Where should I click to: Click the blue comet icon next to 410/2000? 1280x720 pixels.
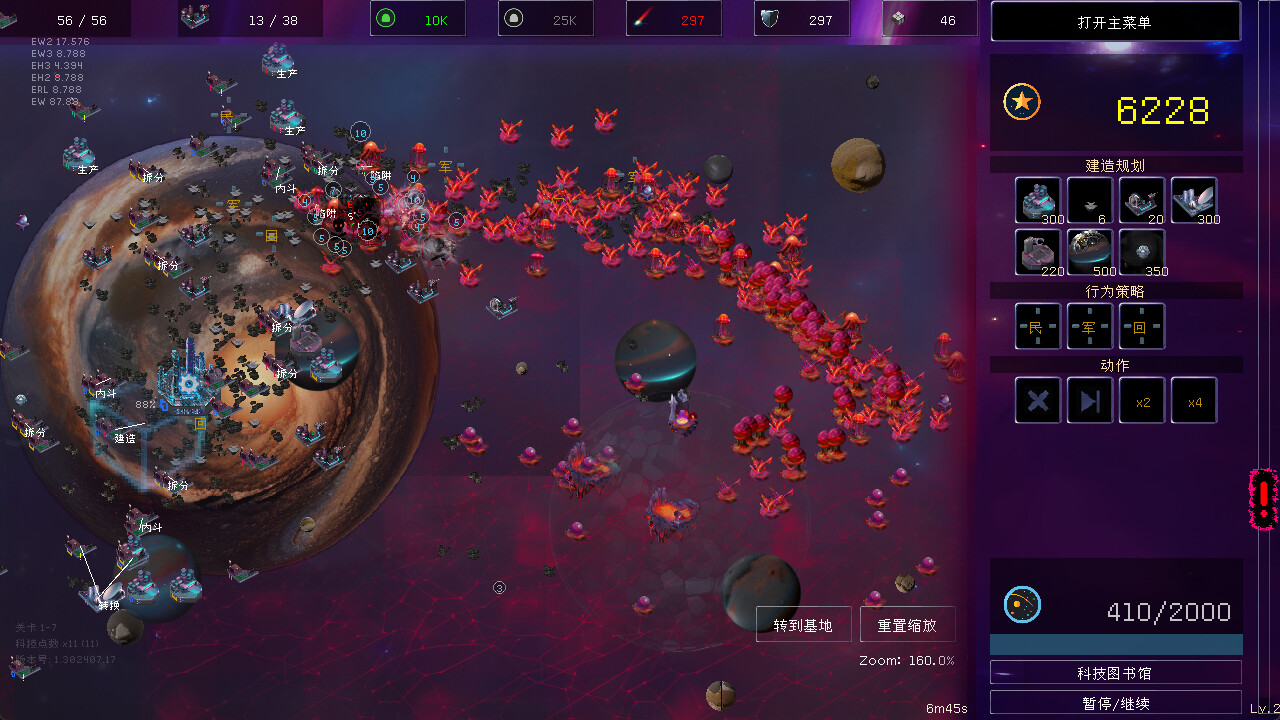pyautogui.click(x=1022, y=604)
